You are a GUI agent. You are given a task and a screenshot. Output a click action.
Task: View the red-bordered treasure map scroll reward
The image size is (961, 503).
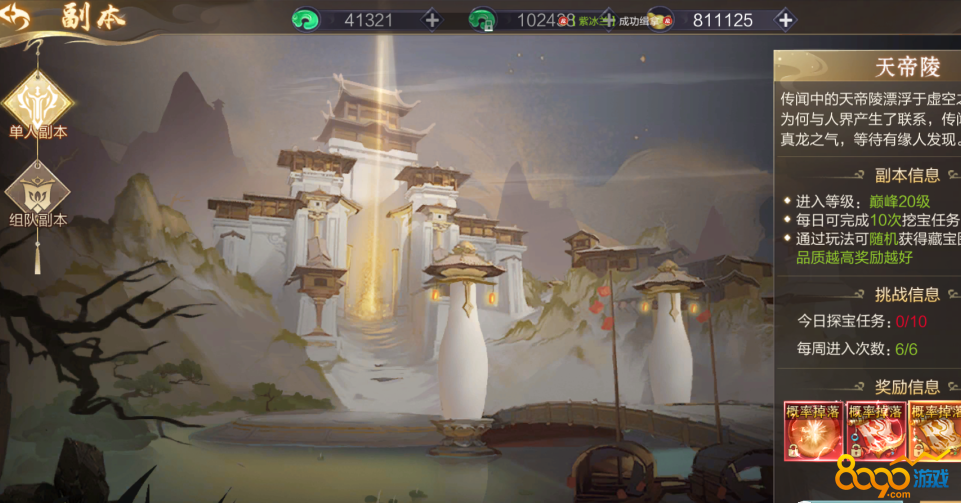tap(876, 432)
